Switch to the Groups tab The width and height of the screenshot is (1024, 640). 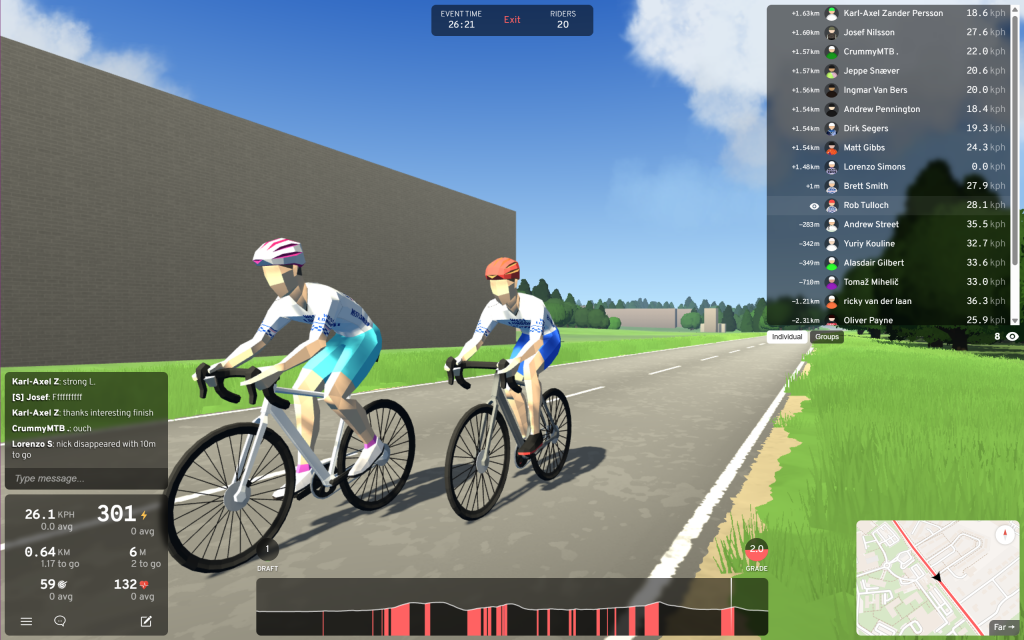(827, 337)
